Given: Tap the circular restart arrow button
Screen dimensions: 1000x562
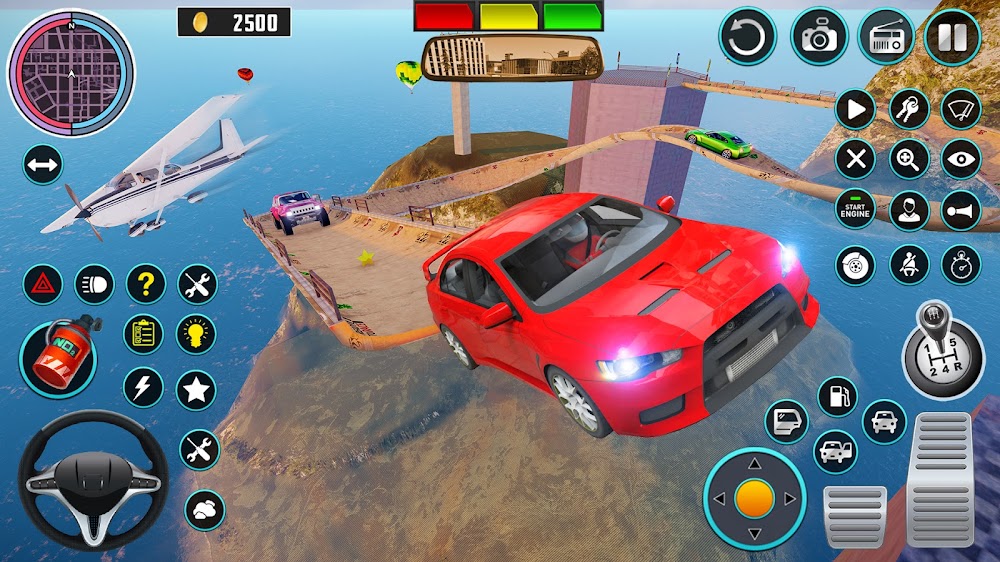Looking at the screenshot, I should 747,37.
